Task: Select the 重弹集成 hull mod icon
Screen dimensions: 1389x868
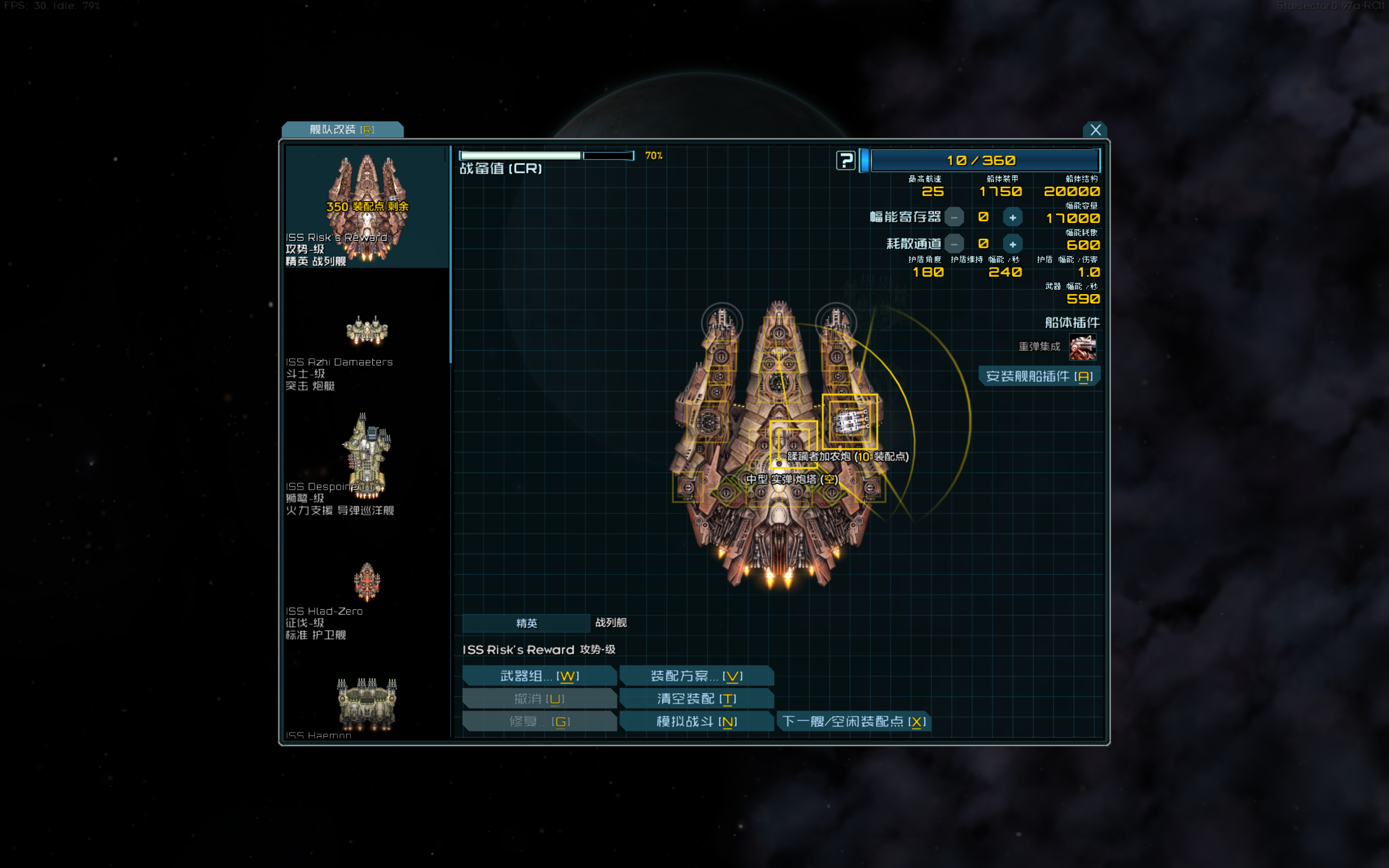Action: pos(1082,347)
